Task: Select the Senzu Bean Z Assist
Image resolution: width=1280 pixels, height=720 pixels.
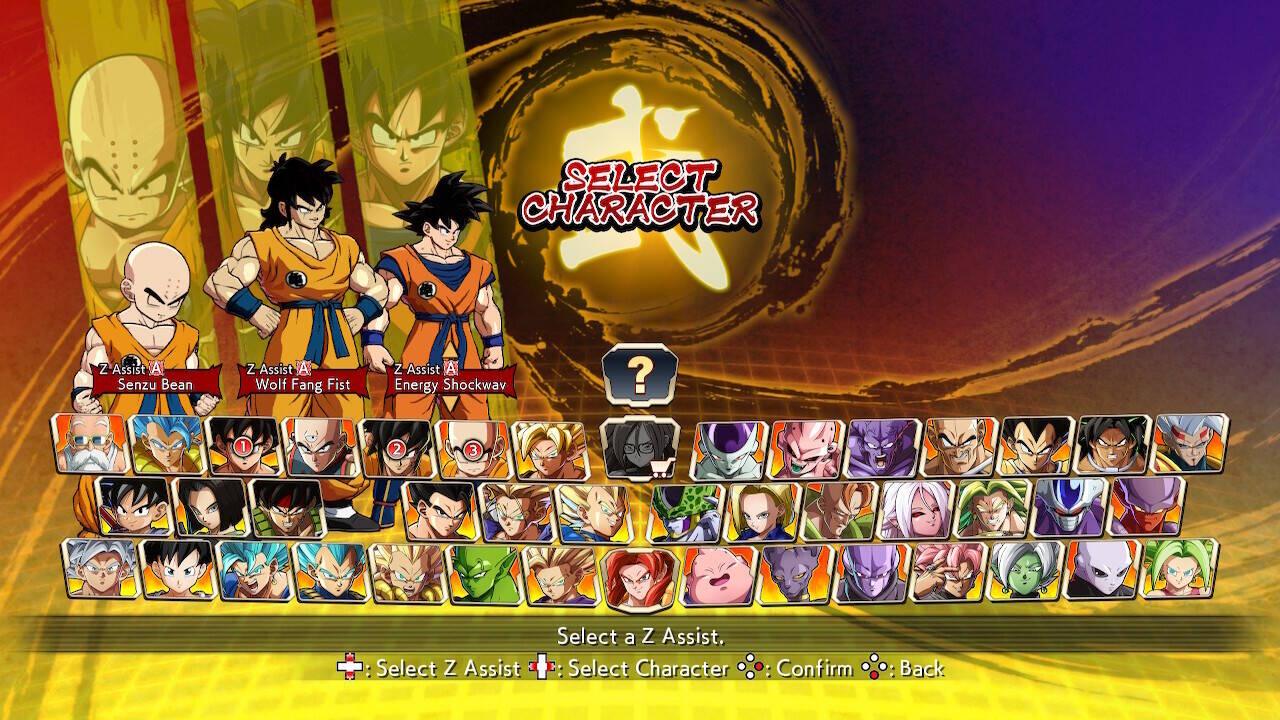Action: coord(155,378)
